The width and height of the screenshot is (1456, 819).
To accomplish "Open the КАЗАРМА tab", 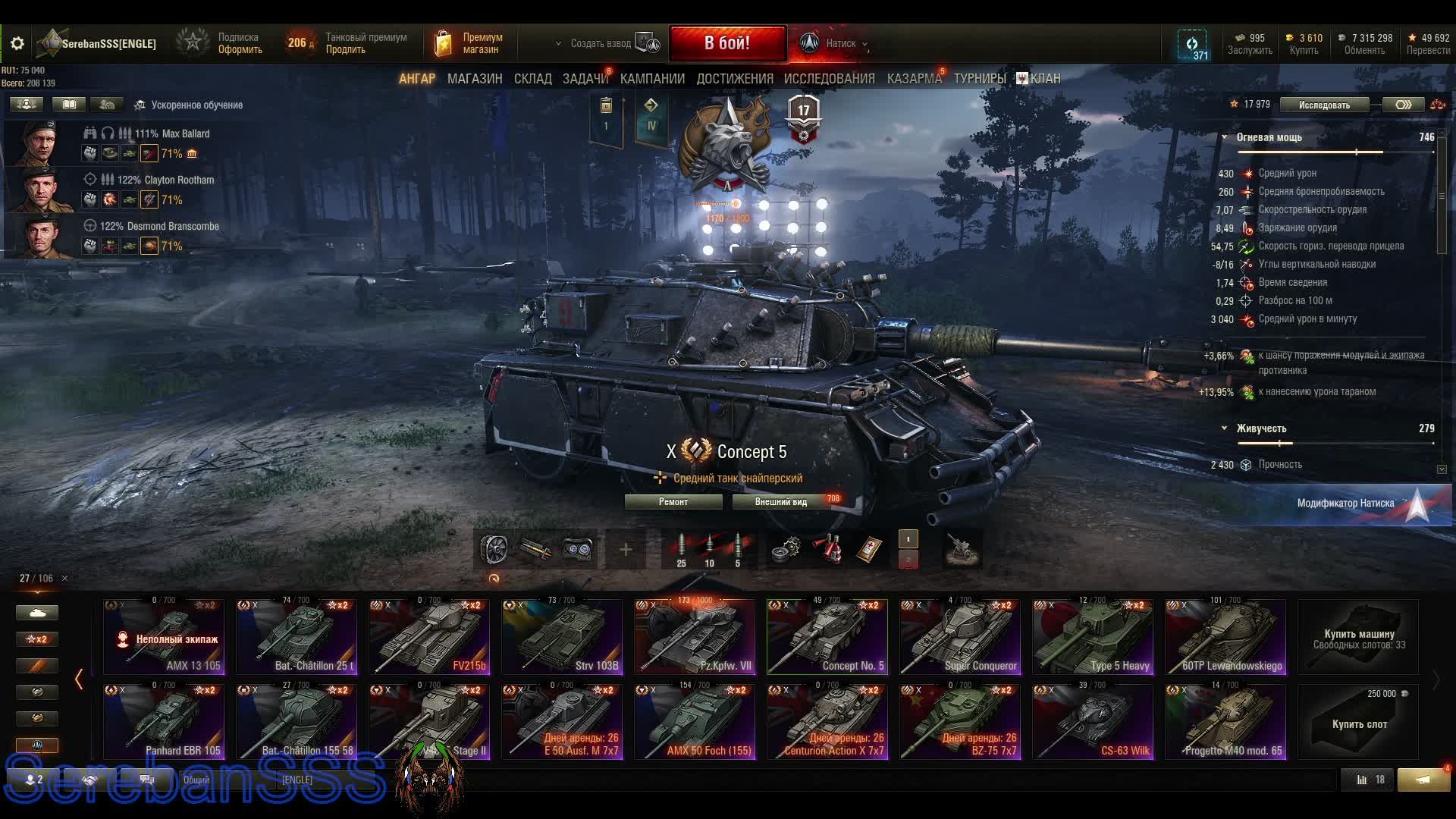I will click(914, 79).
